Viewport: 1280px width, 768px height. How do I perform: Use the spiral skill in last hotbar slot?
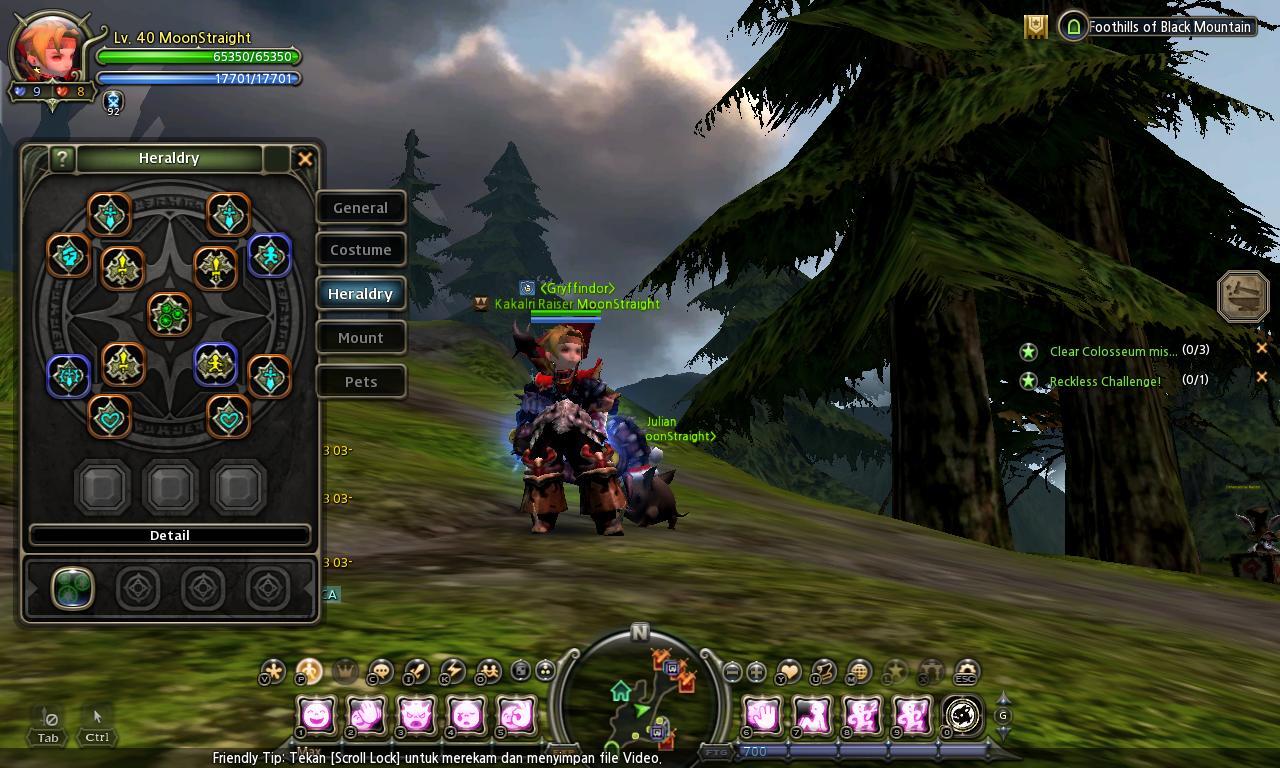[962, 715]
